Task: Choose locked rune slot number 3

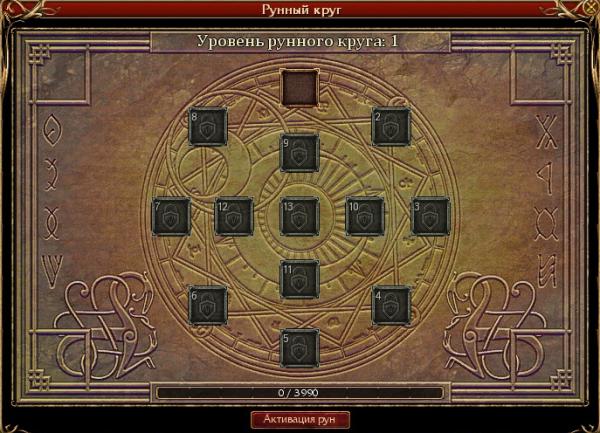Action: (x=430, y=216)
